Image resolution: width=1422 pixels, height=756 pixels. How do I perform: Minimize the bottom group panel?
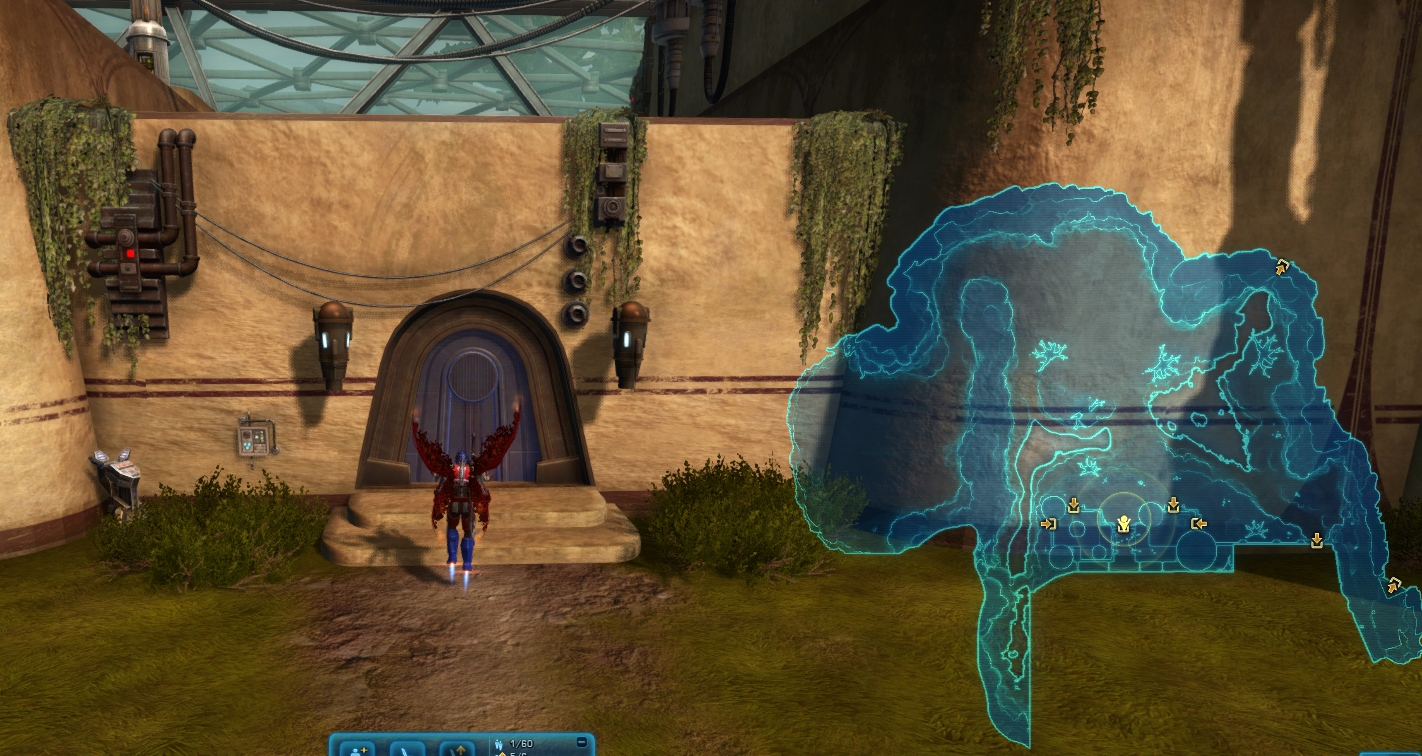coord(582,742)
